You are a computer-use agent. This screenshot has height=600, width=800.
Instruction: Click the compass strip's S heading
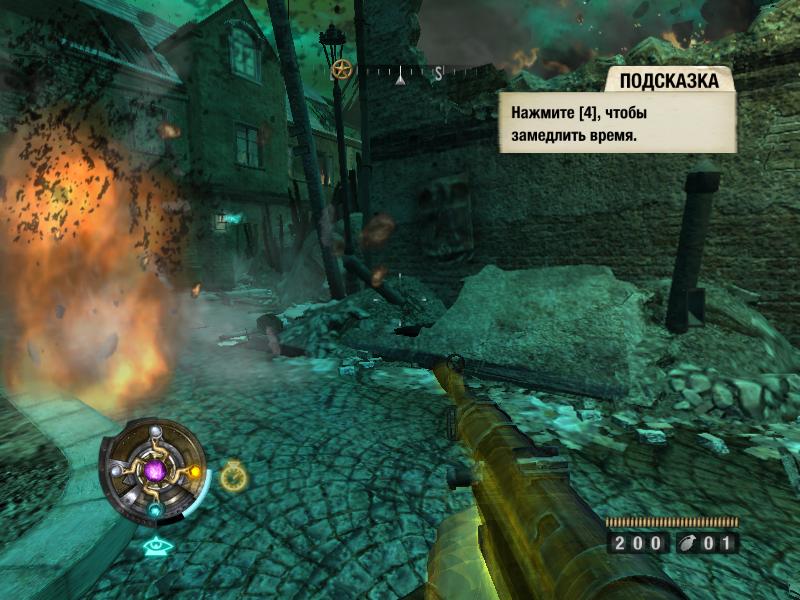438,72
